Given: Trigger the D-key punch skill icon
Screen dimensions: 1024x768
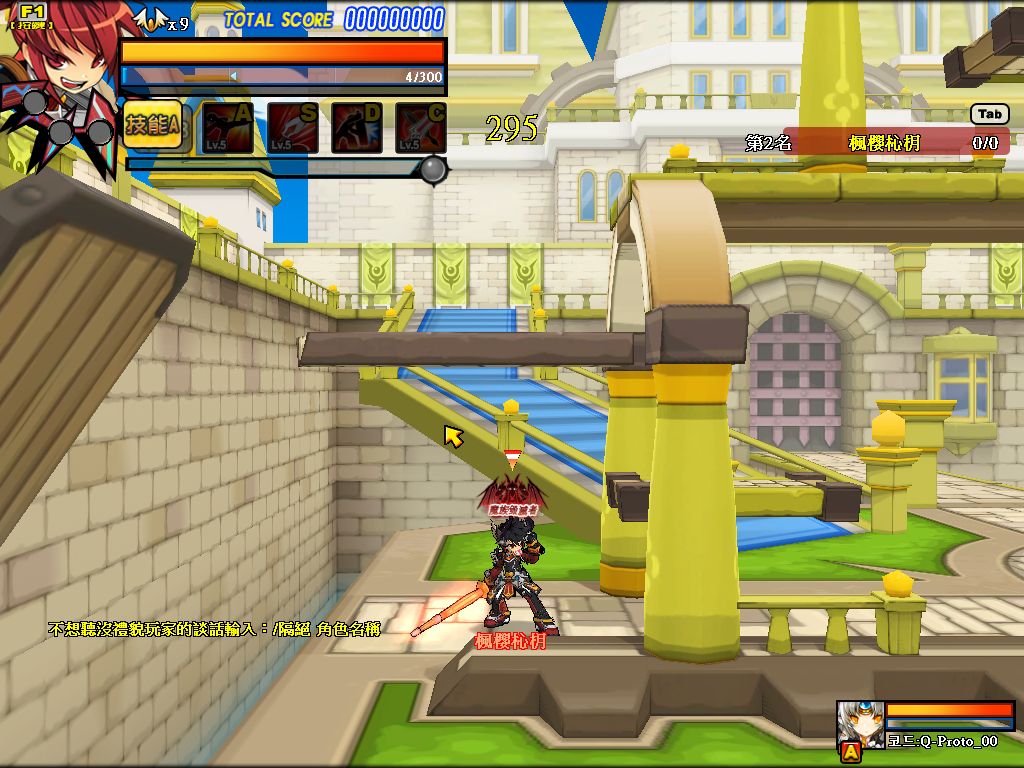Looking at the screenshot, I should pos(356,127).
